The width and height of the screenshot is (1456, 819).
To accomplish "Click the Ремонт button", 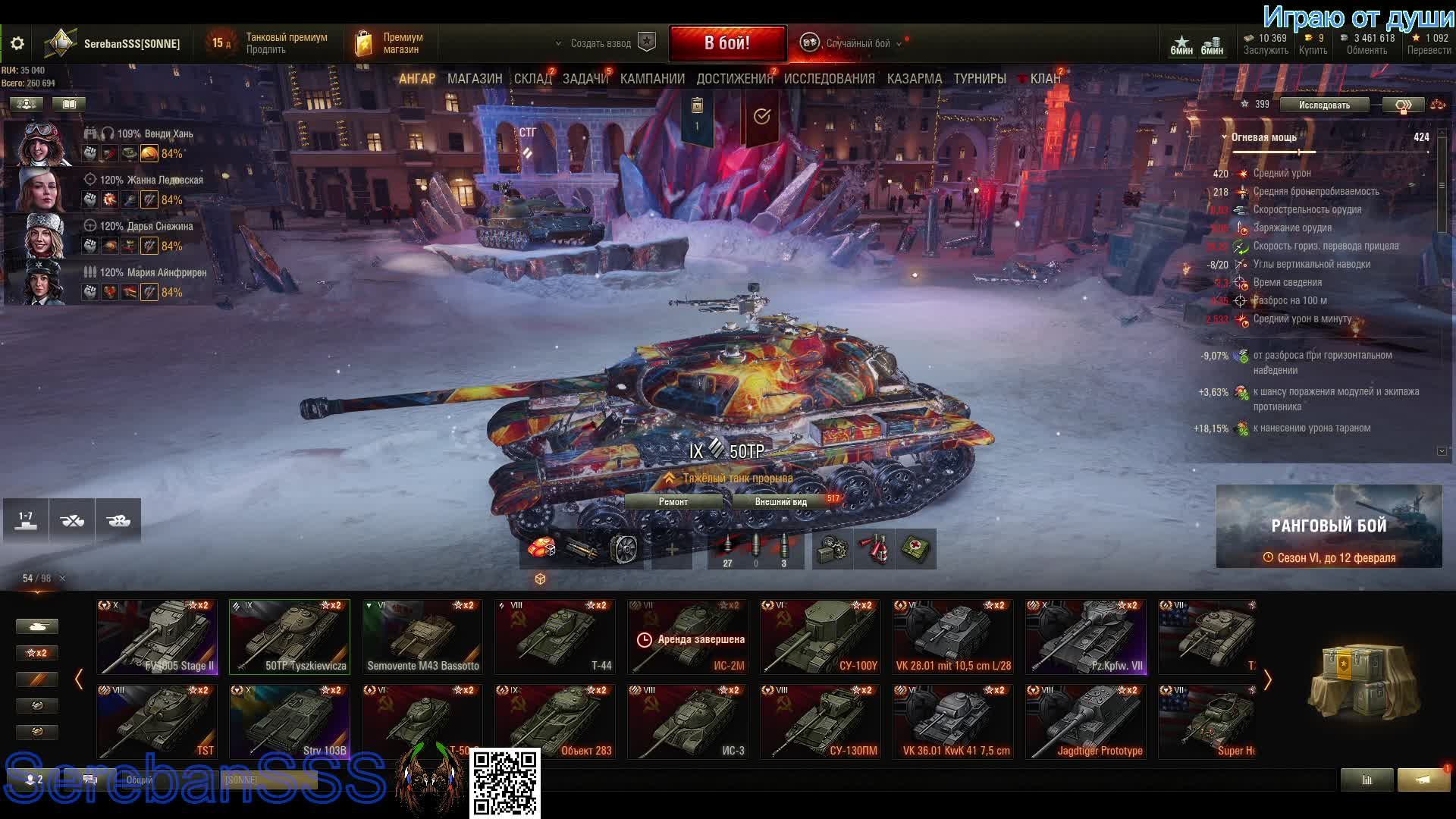I will coord(673,502).
